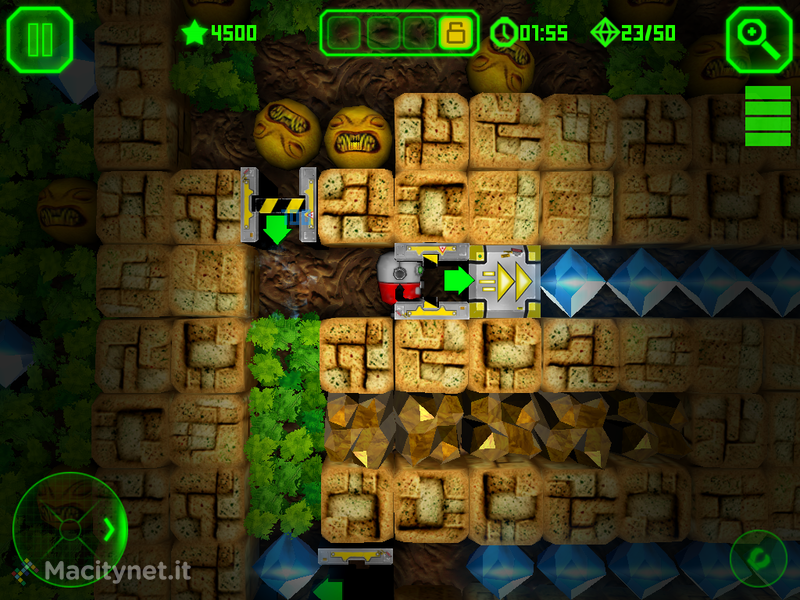Tap the magnifying glass zoom button
The height and width of the screenshot is (600, 800).
coord(759,39)
